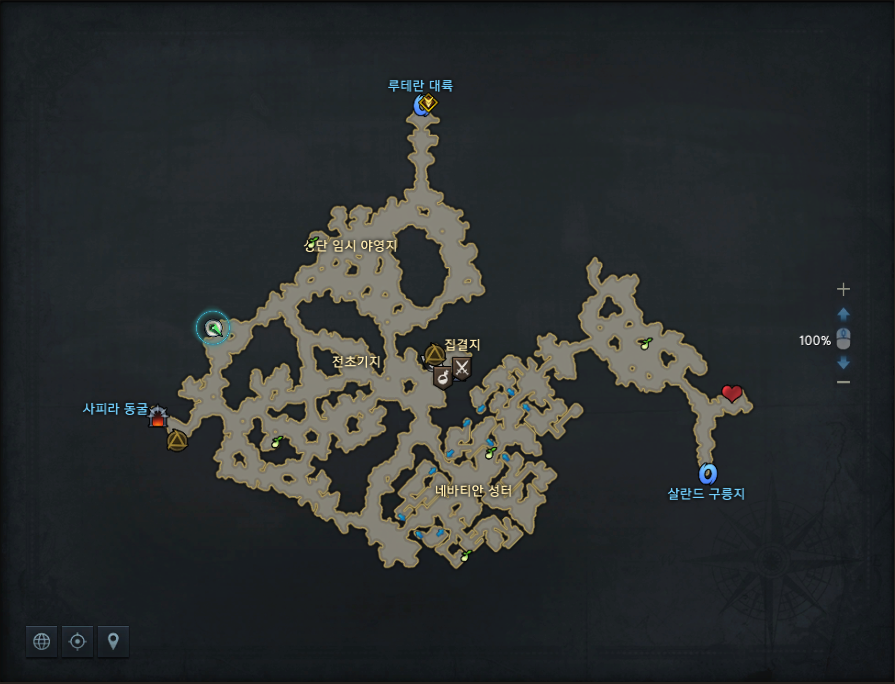Image resolution: width=895 pixels, height=684 pixels.
Task: Select the potion merchant icon near 집결지
Action: (x=442, y=376)
